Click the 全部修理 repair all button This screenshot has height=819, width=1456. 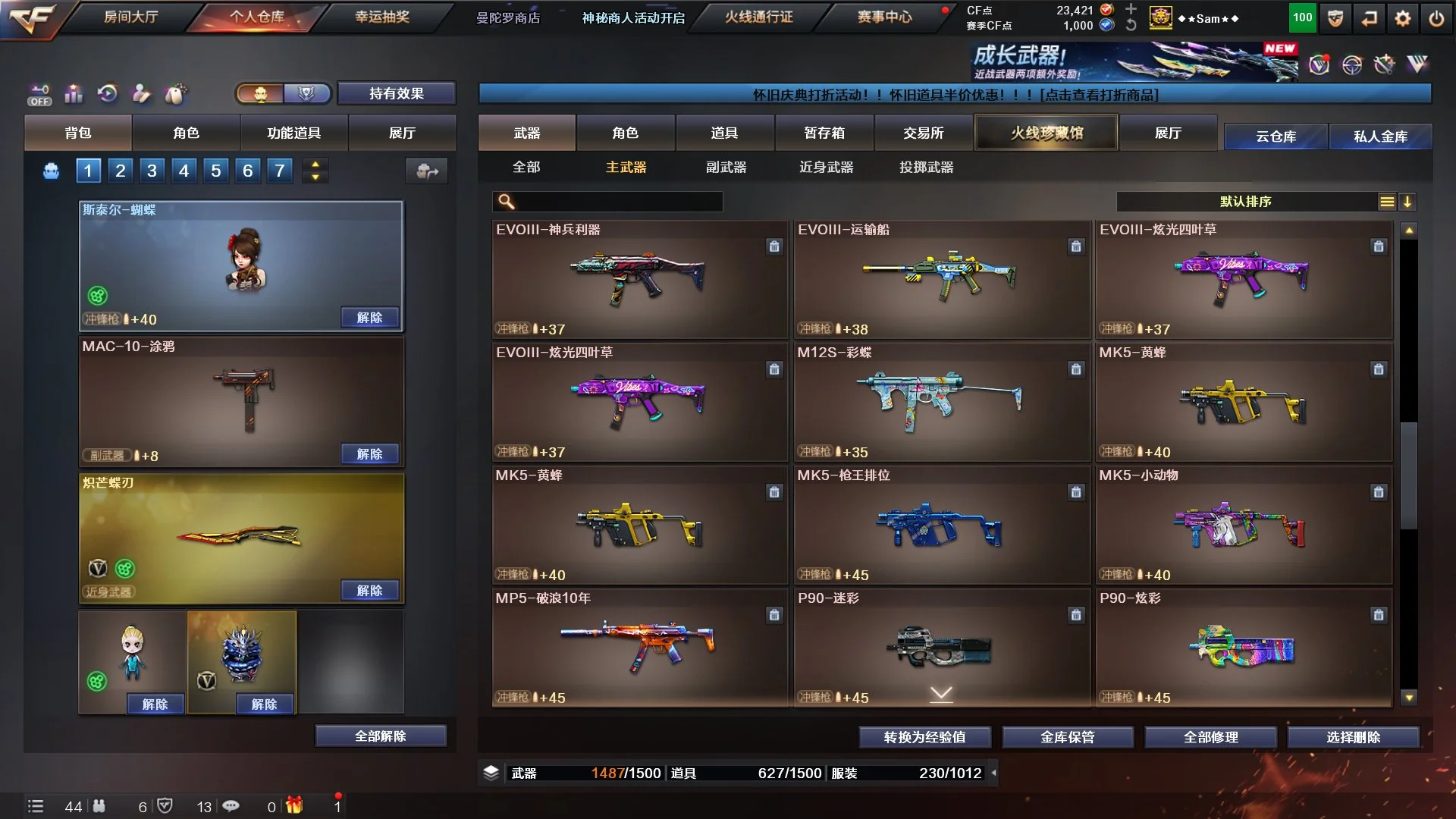pyautogui.click(x=1210, y=736)
